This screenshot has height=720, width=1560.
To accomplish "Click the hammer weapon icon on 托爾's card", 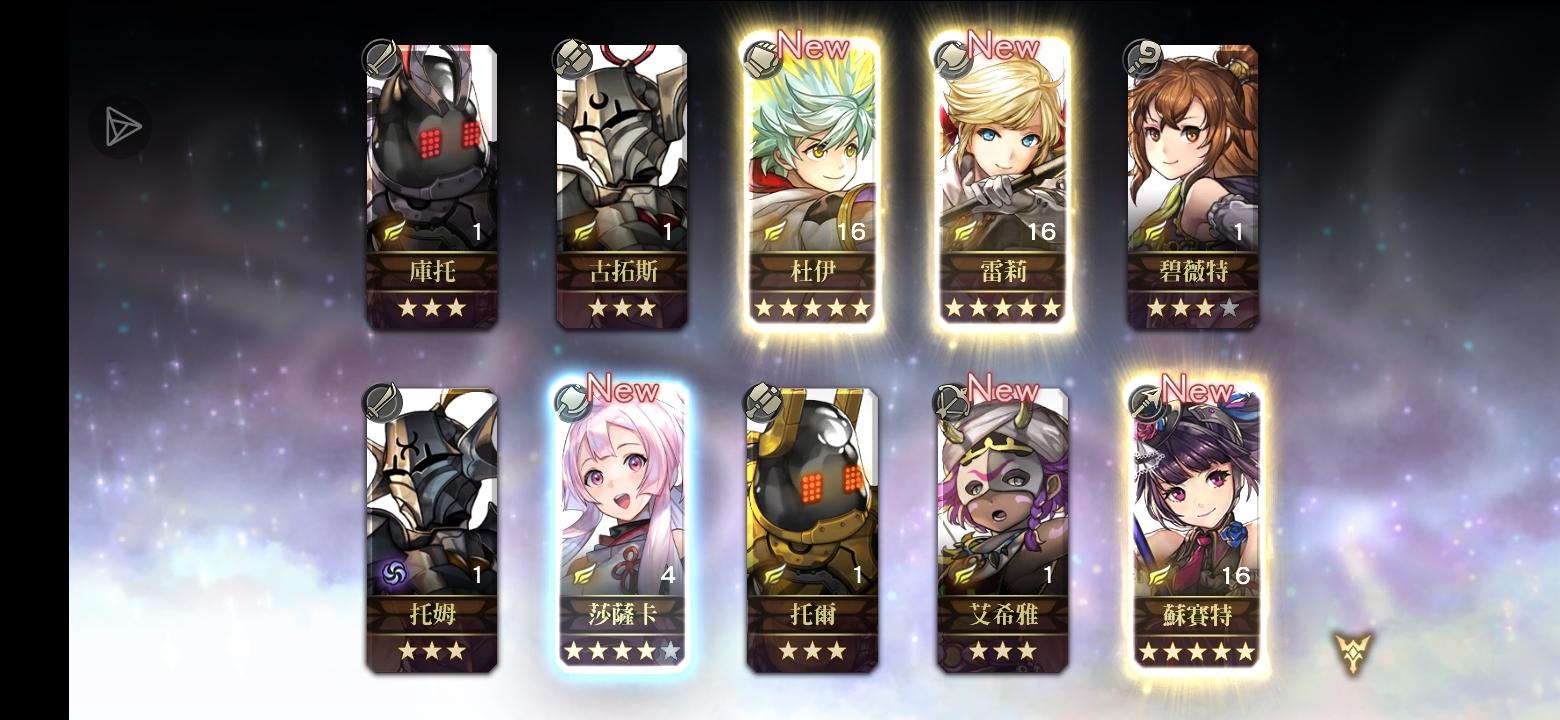I will [764, 402].
